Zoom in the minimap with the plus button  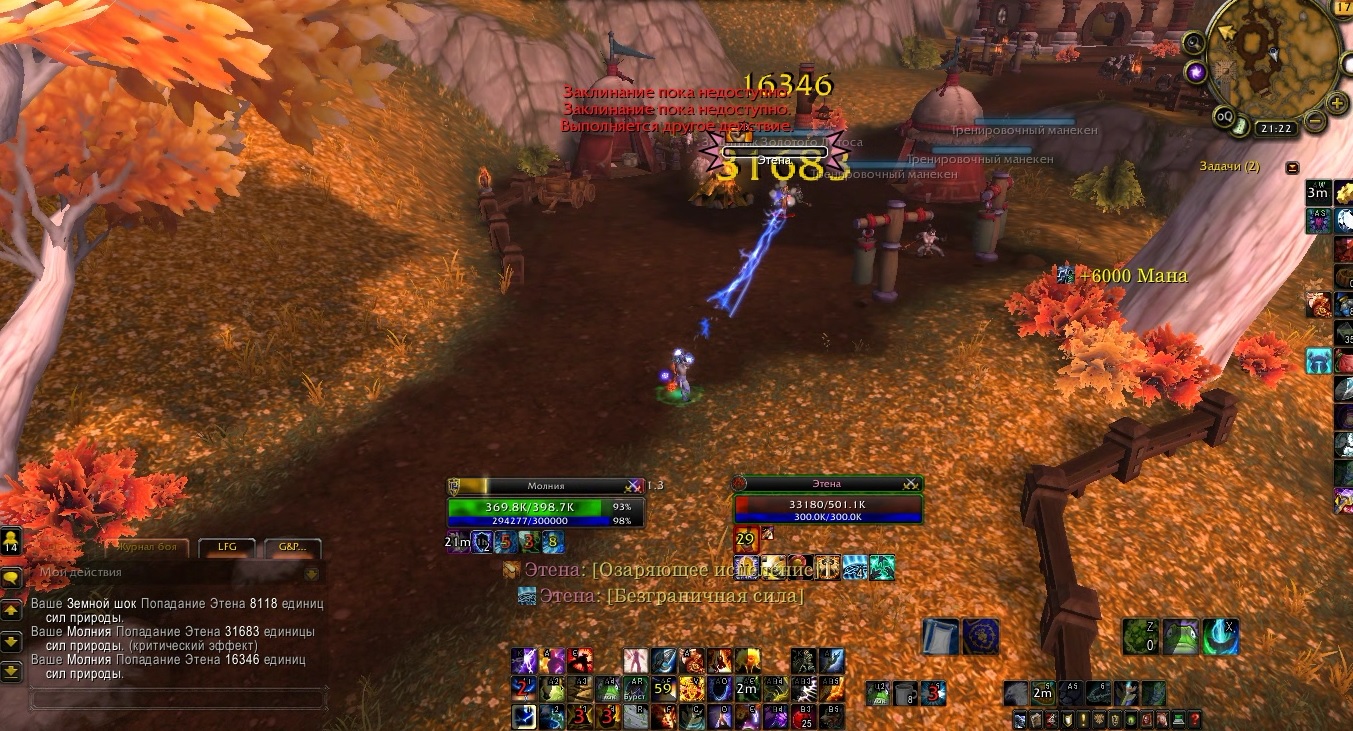point(1337,102)
